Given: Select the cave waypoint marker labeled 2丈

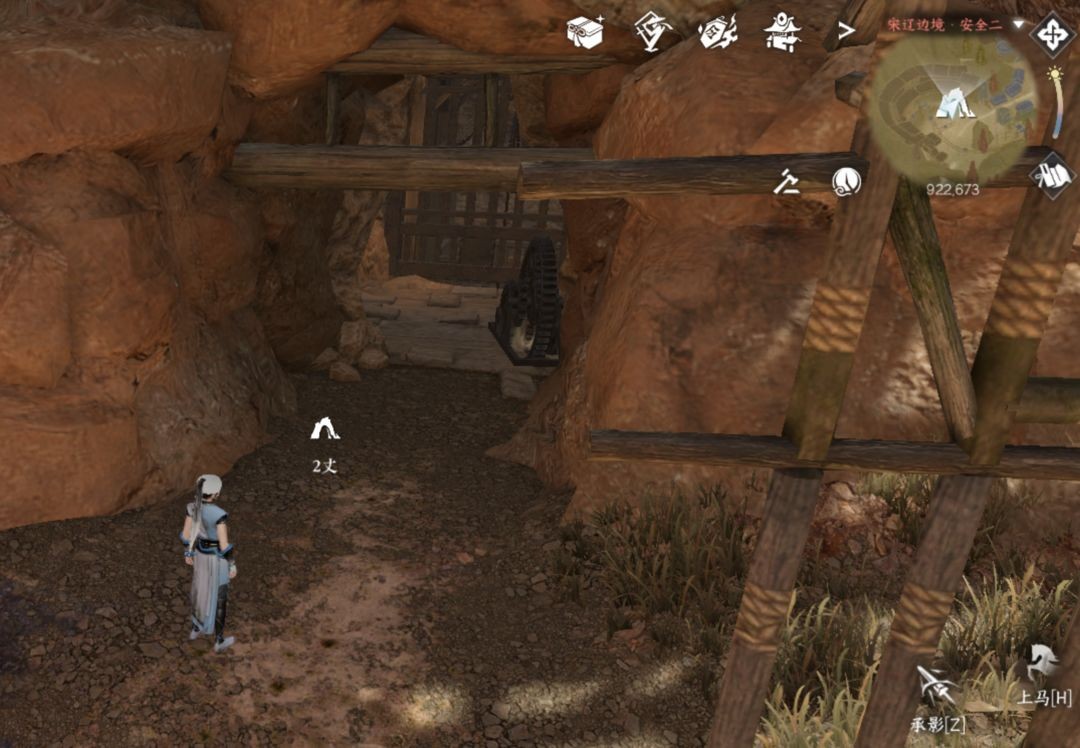Looking at the screenshot, I should tap(325, 430).
